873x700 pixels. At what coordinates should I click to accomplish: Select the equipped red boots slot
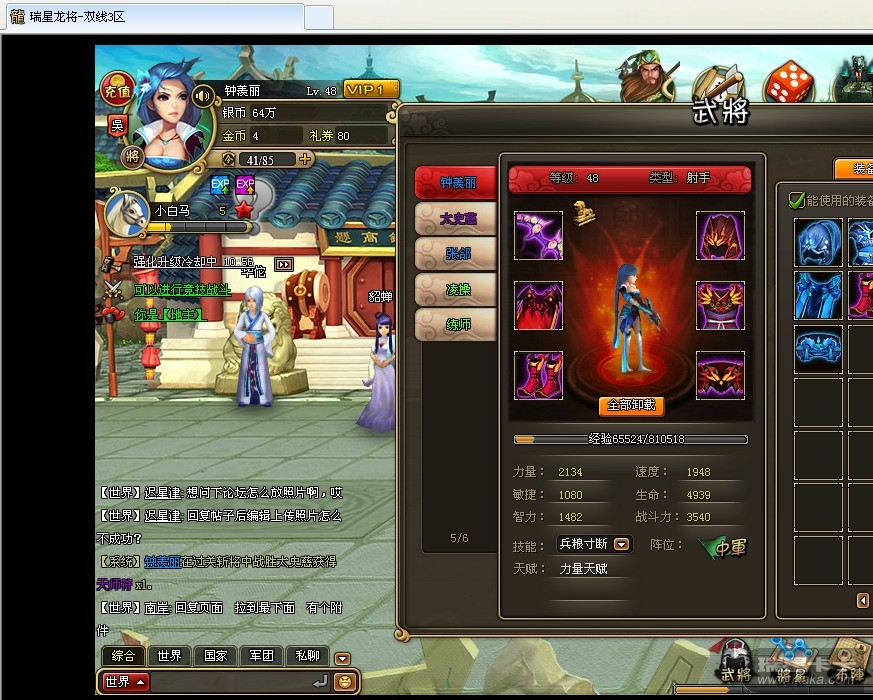click(539, 375)
